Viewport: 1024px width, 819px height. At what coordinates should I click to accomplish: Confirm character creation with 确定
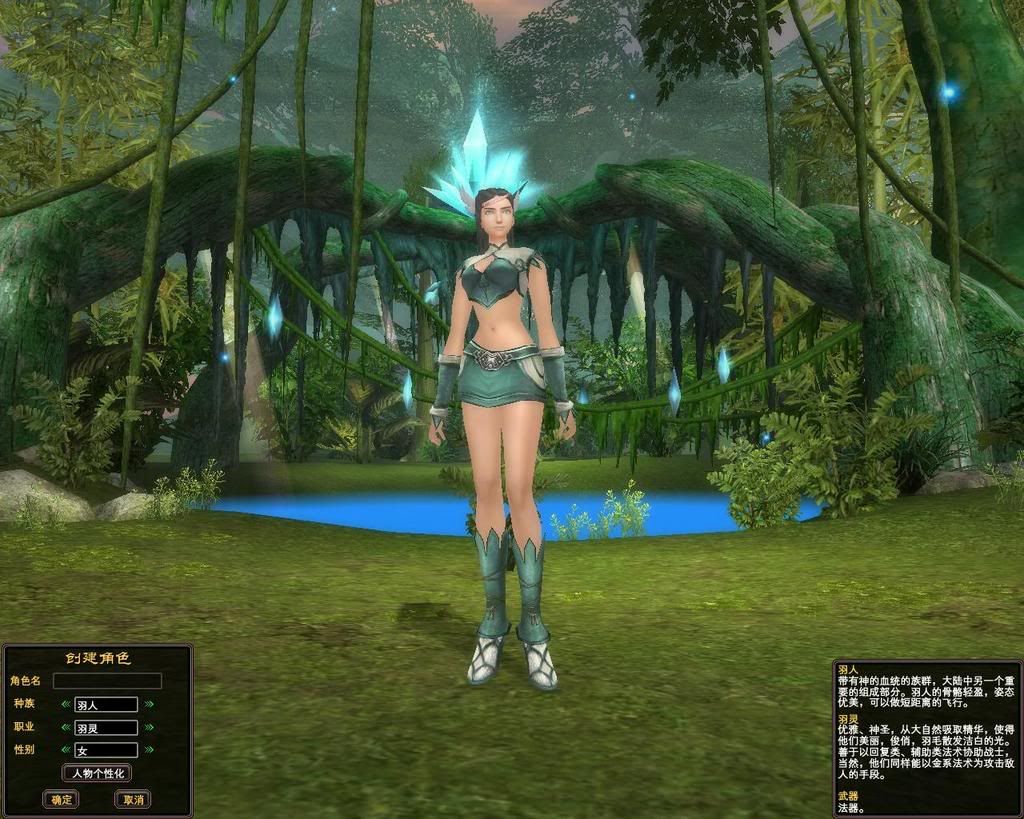pyautogui.click(x=61, y=799)
